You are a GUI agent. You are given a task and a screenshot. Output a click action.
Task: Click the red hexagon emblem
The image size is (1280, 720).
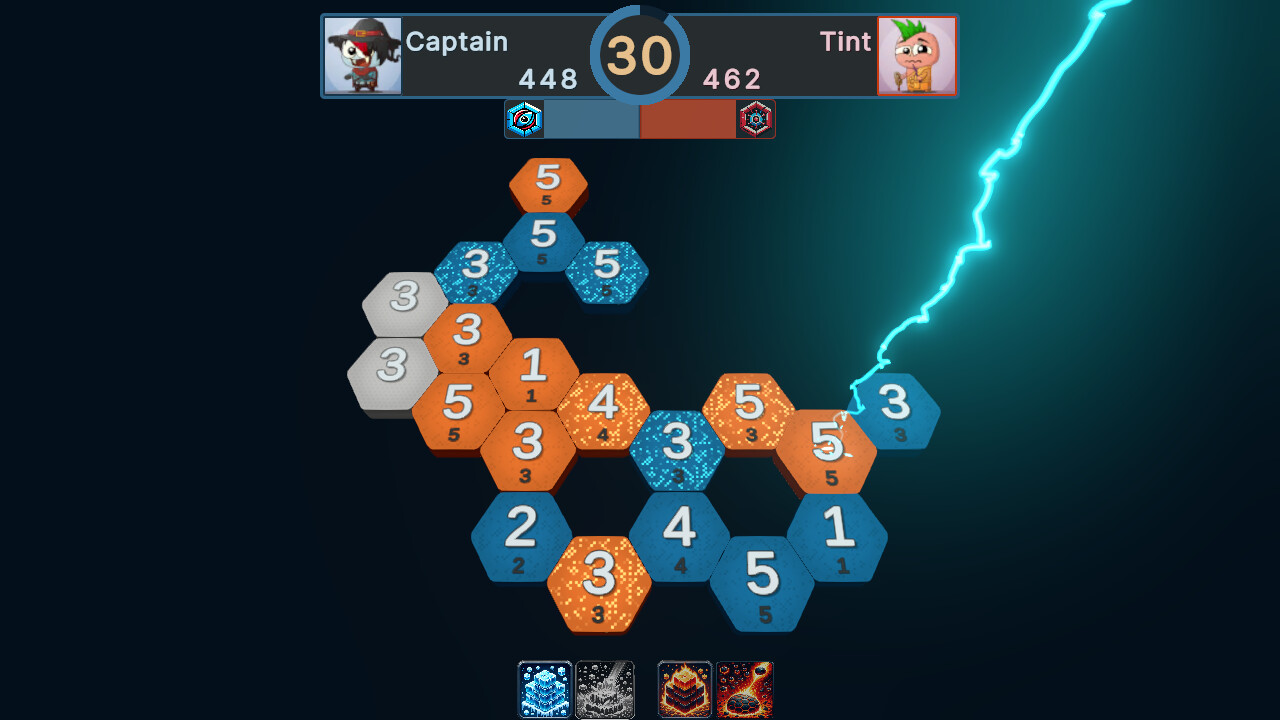coord(756,119)
